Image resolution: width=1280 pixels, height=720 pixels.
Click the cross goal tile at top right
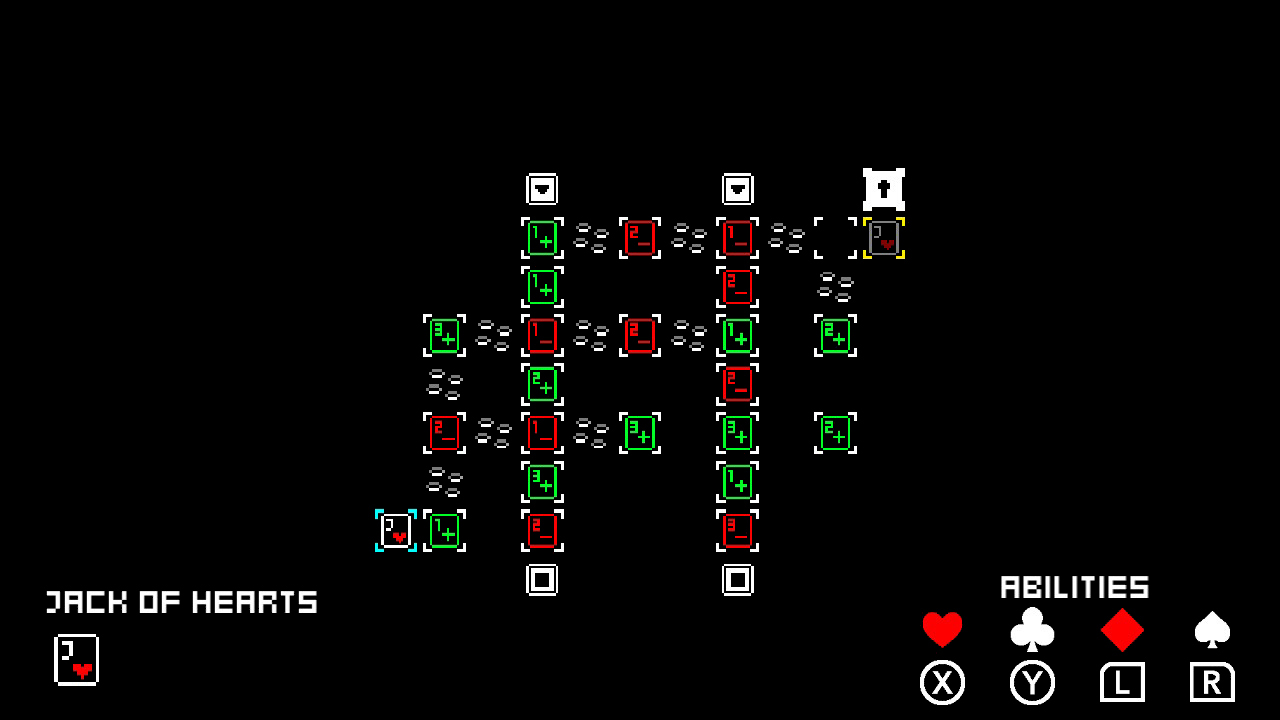(x=884, y=187)
